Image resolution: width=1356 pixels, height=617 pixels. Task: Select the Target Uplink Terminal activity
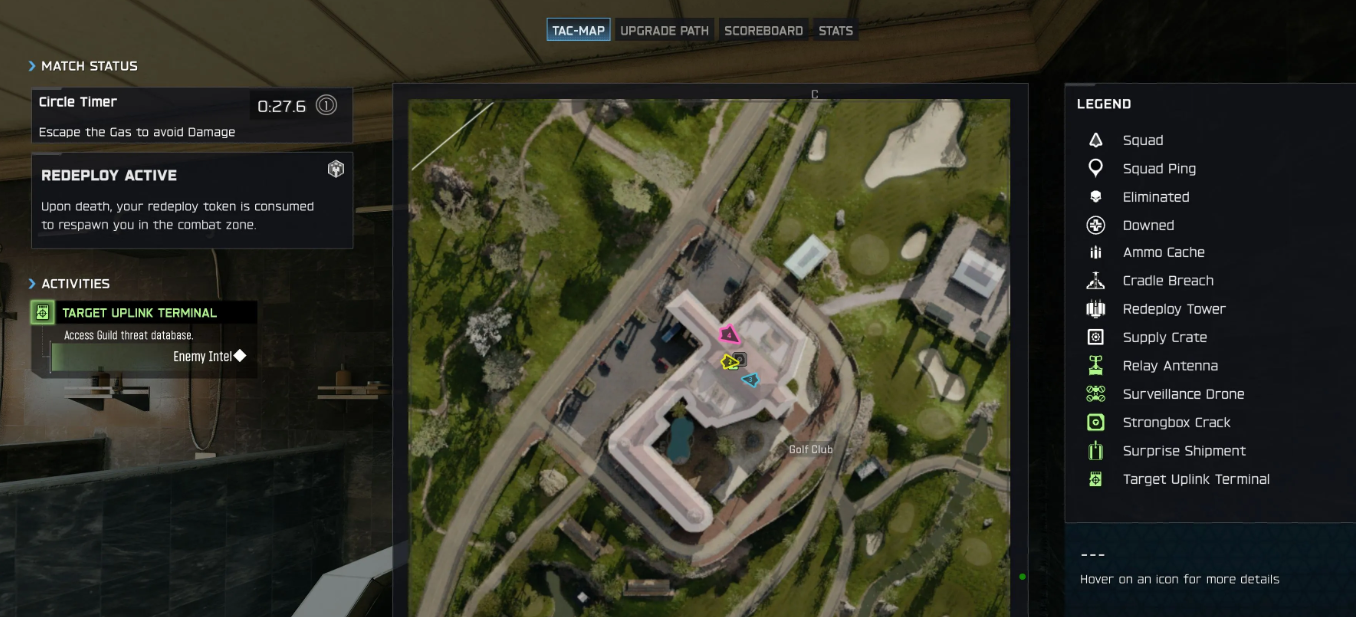(139, 313)
